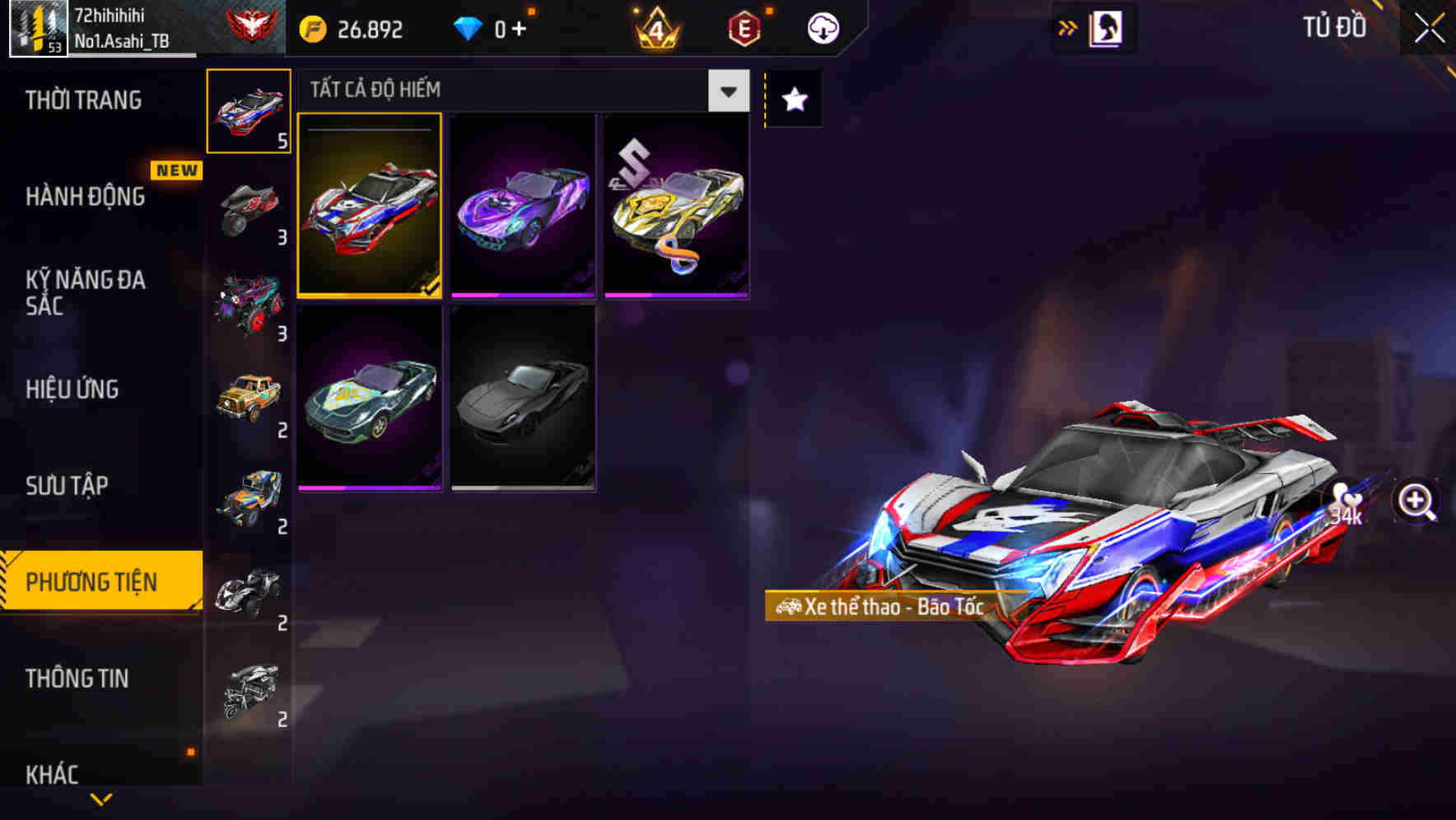Toggle the star favorites filter

click(x=793, y=100)
